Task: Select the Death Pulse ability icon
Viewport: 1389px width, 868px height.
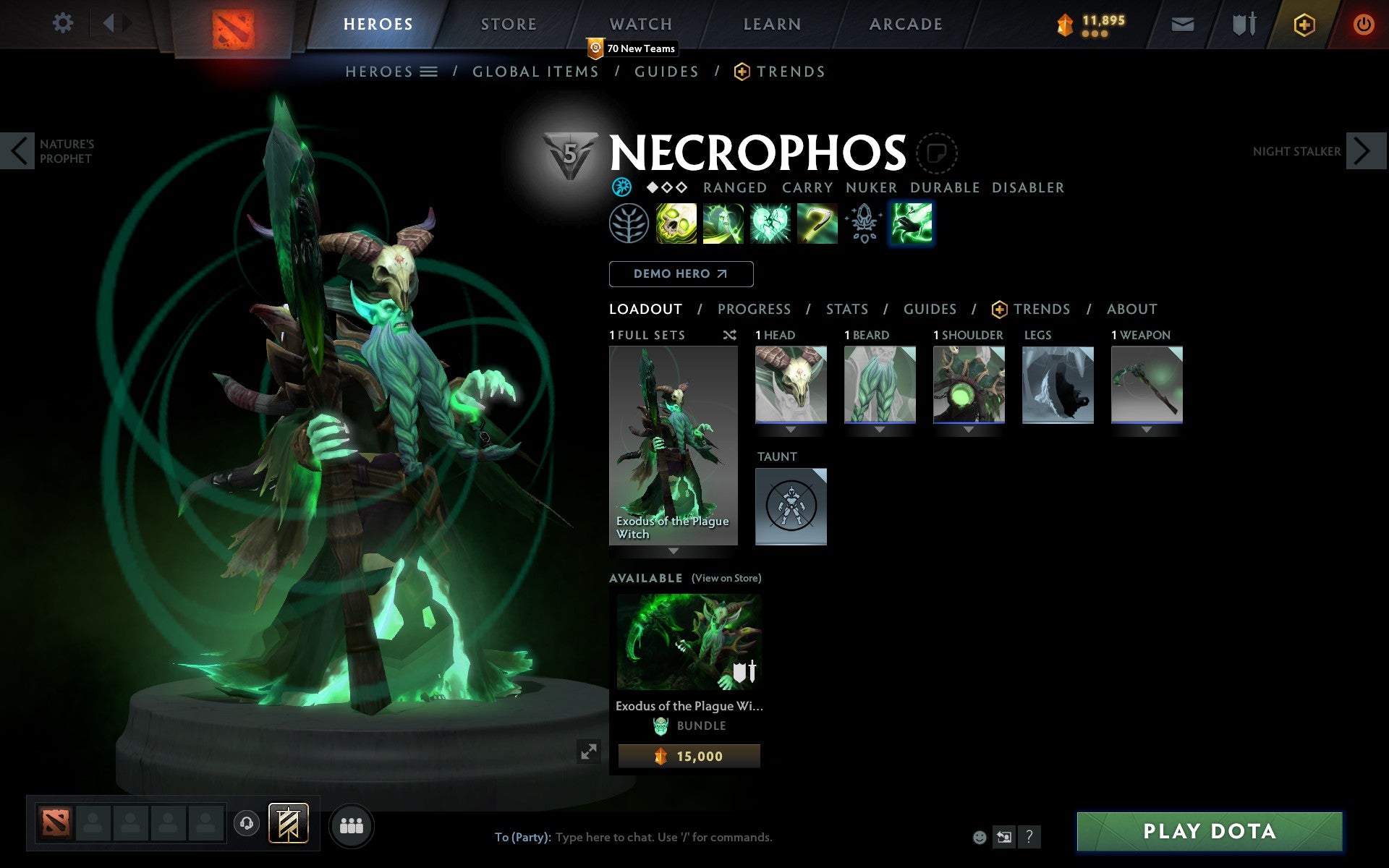Action: (676, 224)
